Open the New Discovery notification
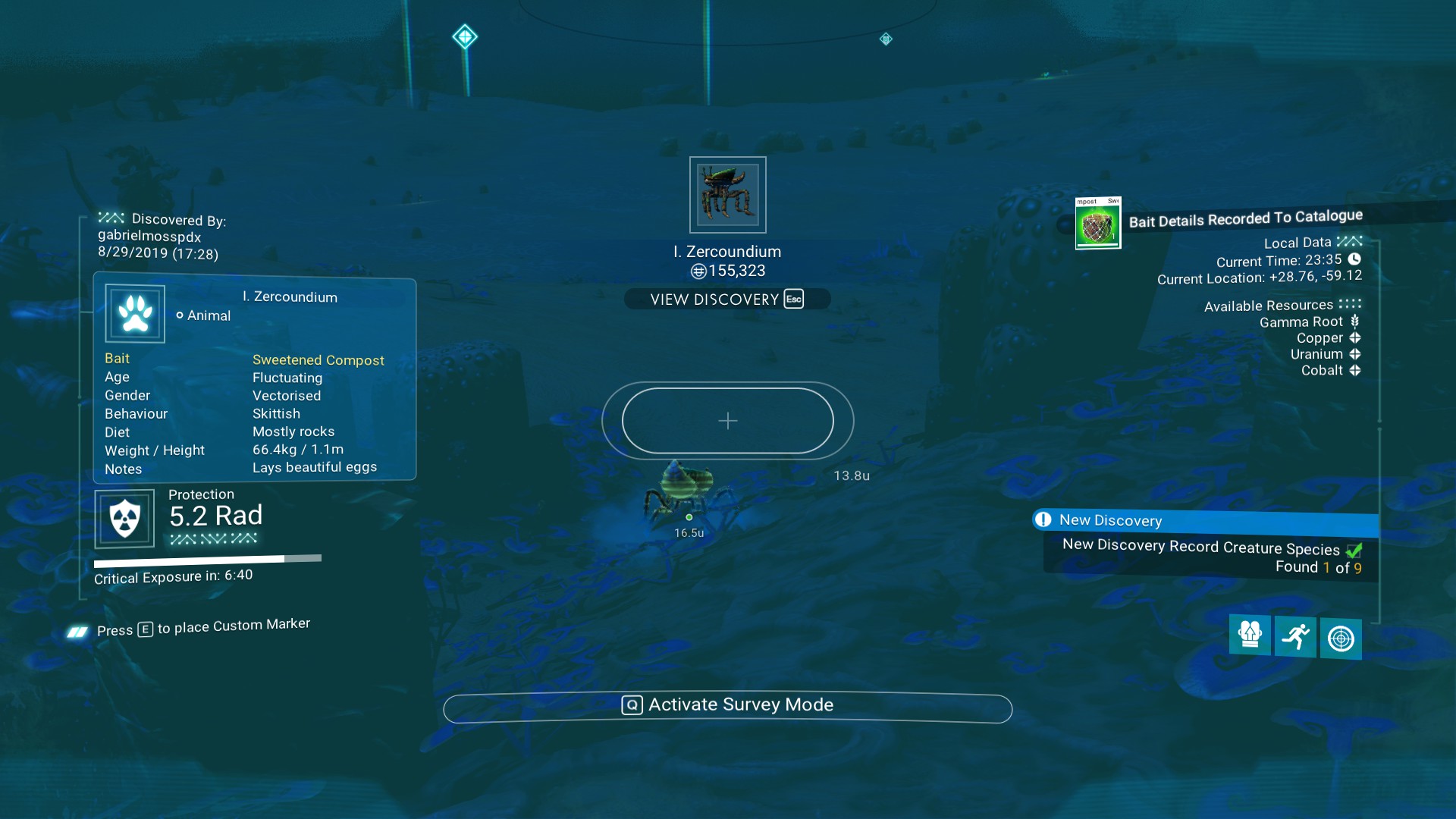This screenshot has width=1456, height=819. coord(1205,521)
